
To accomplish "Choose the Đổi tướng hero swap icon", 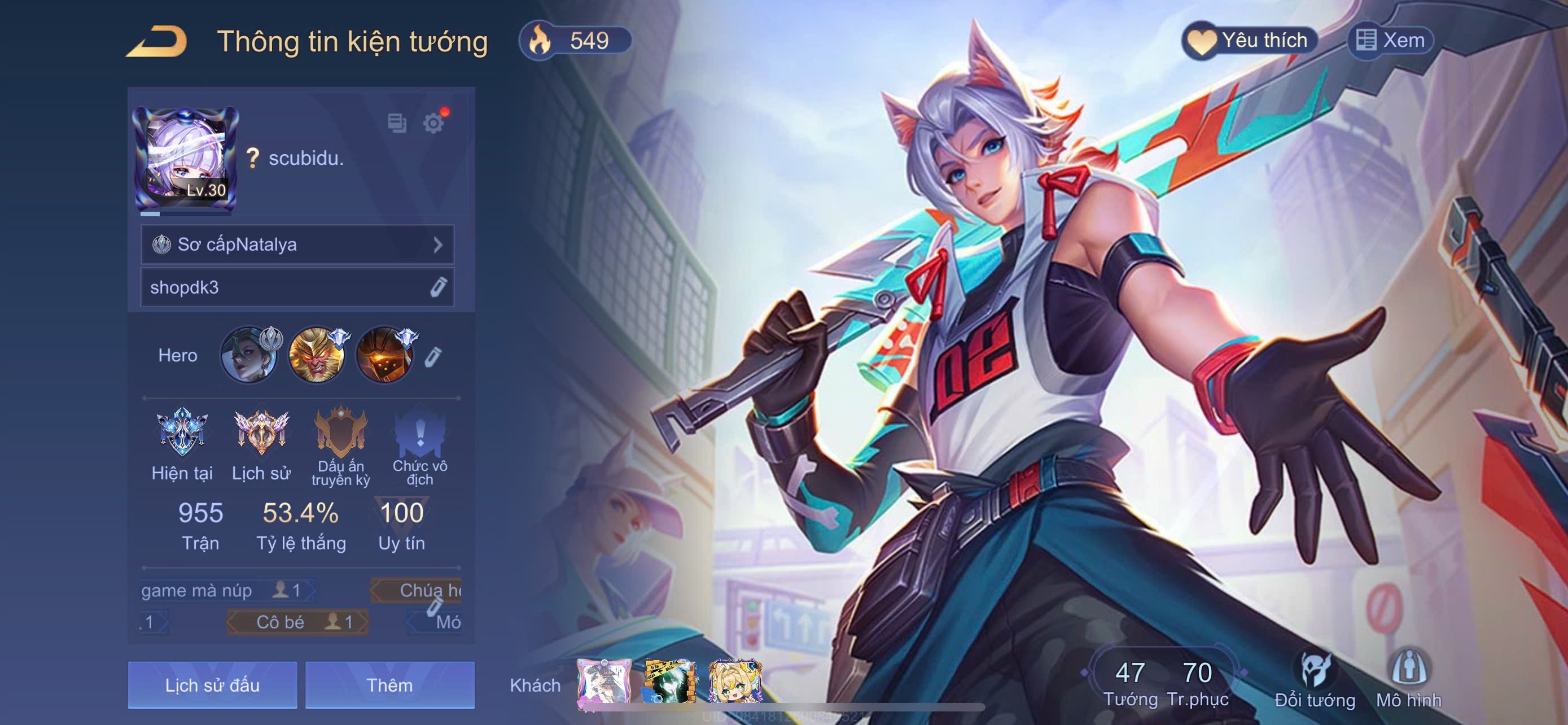I will tap(1315, 680).
